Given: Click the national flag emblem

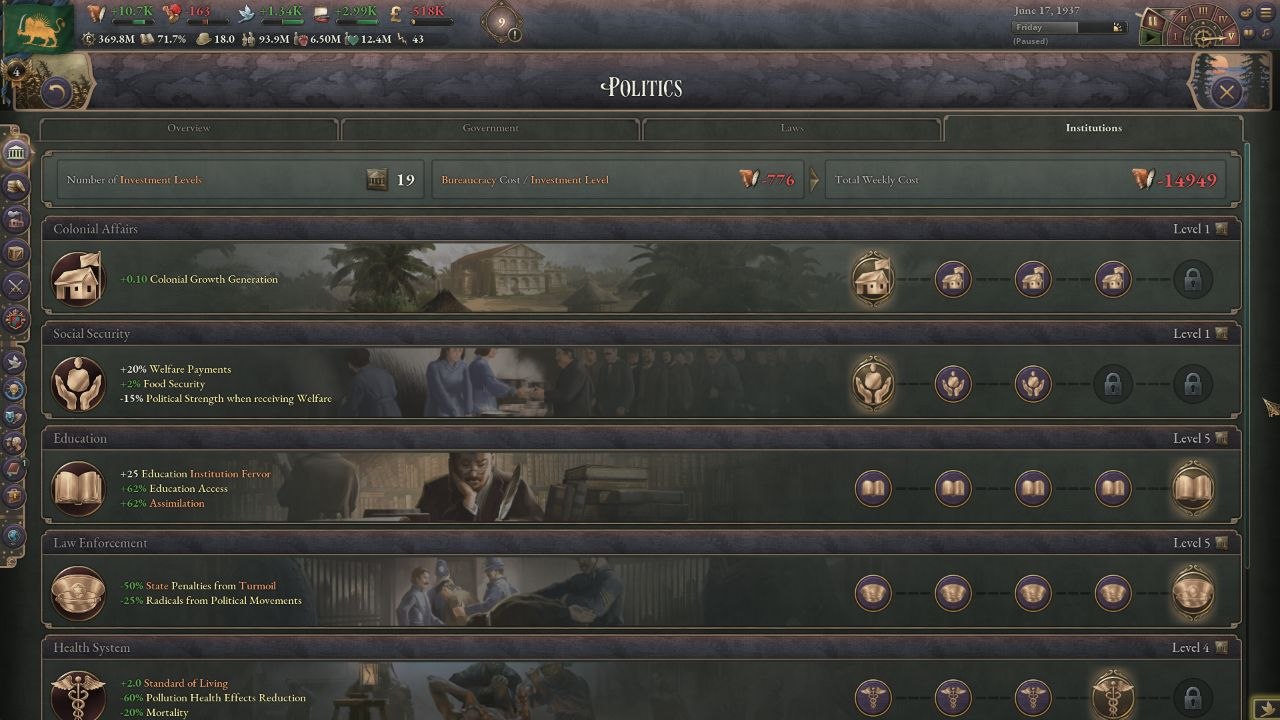Looking at the screenshot, I should (x=38, y=27).
